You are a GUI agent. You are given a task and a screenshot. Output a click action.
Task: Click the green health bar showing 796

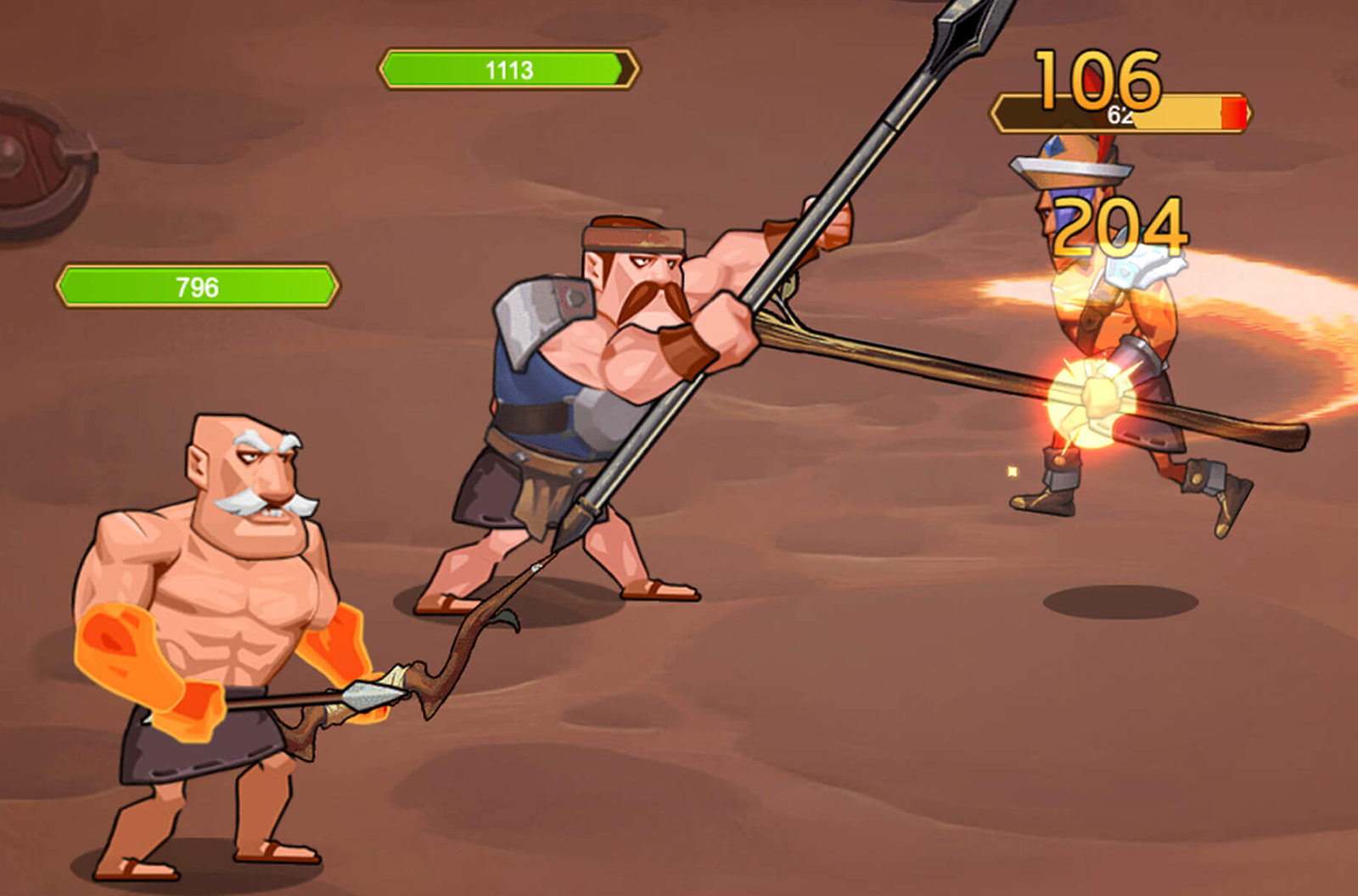coord(195,286)
